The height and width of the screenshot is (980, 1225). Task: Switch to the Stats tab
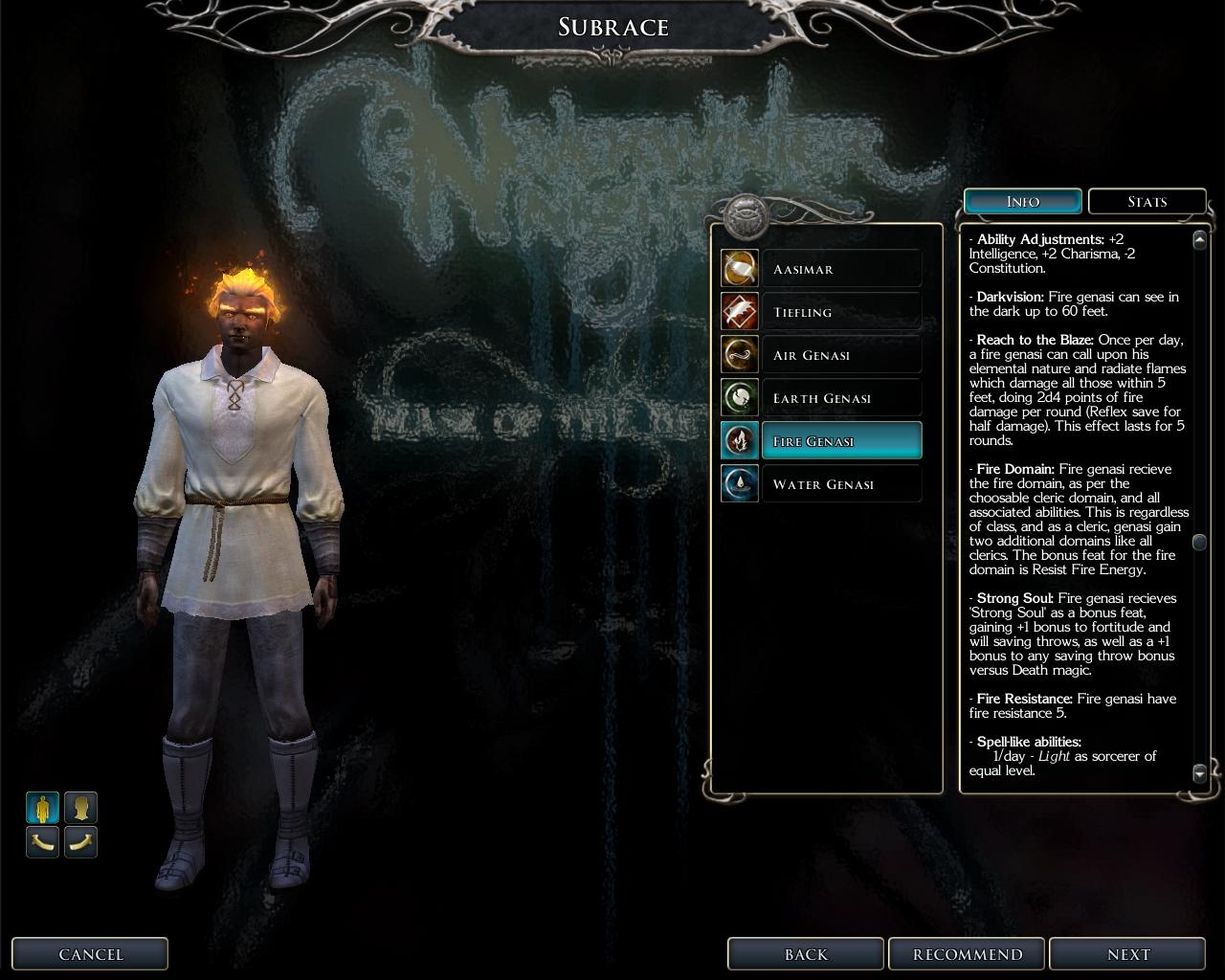(1147, 201)
